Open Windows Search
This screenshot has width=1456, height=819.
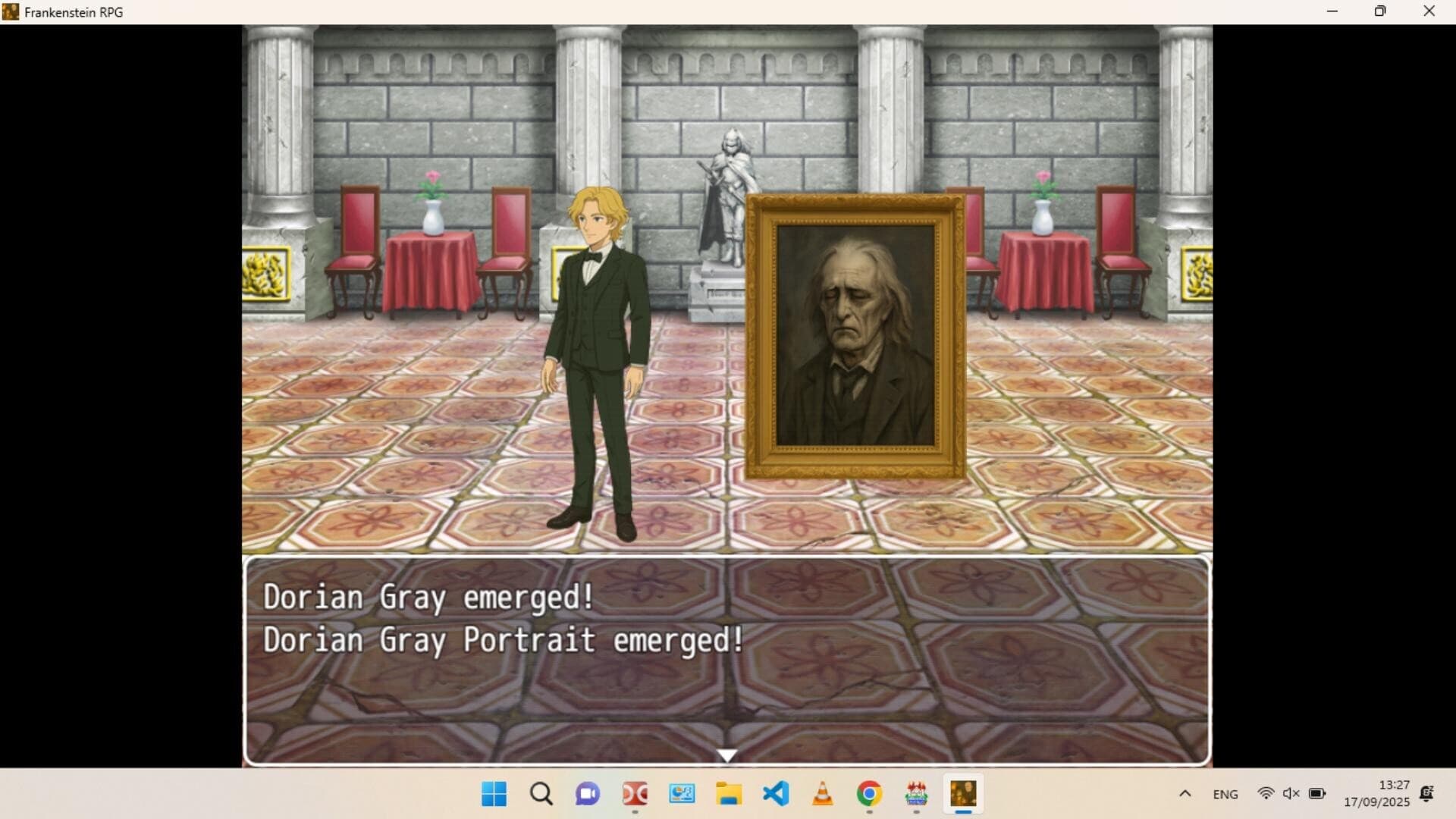pos(541,794)
